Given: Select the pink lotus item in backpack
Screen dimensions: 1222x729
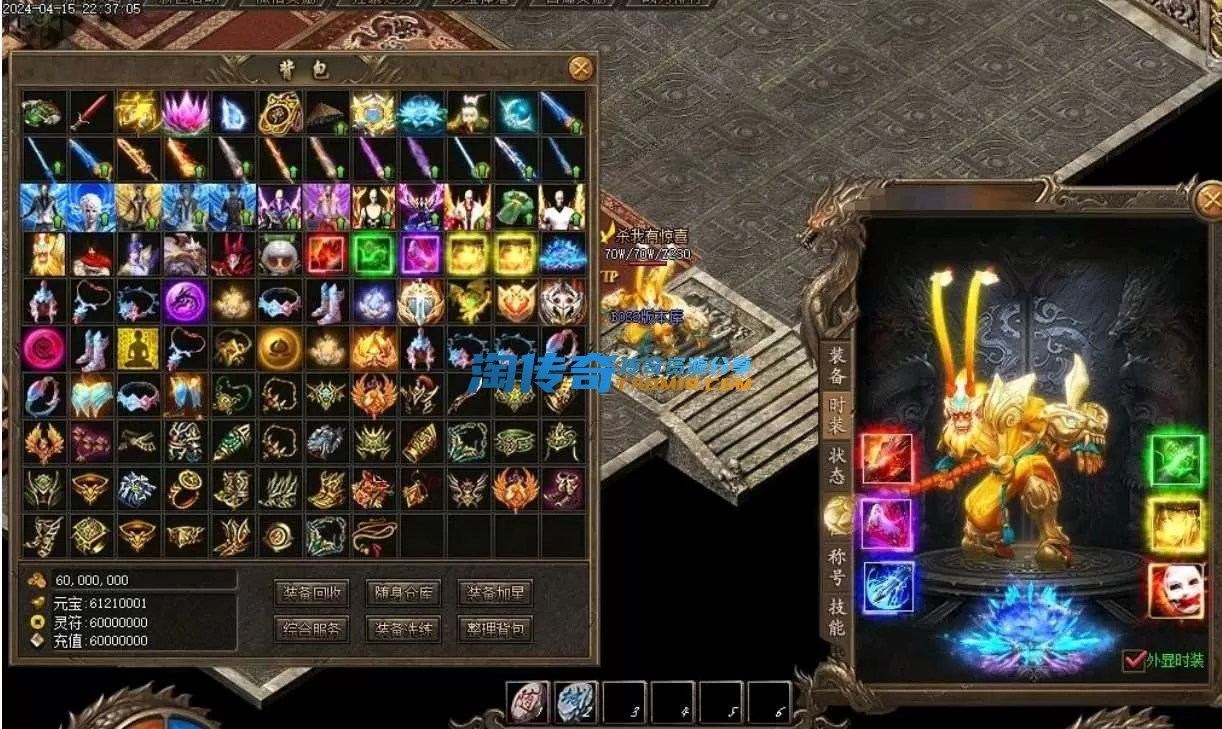Looking at the screenshot, I should [185, 112].
